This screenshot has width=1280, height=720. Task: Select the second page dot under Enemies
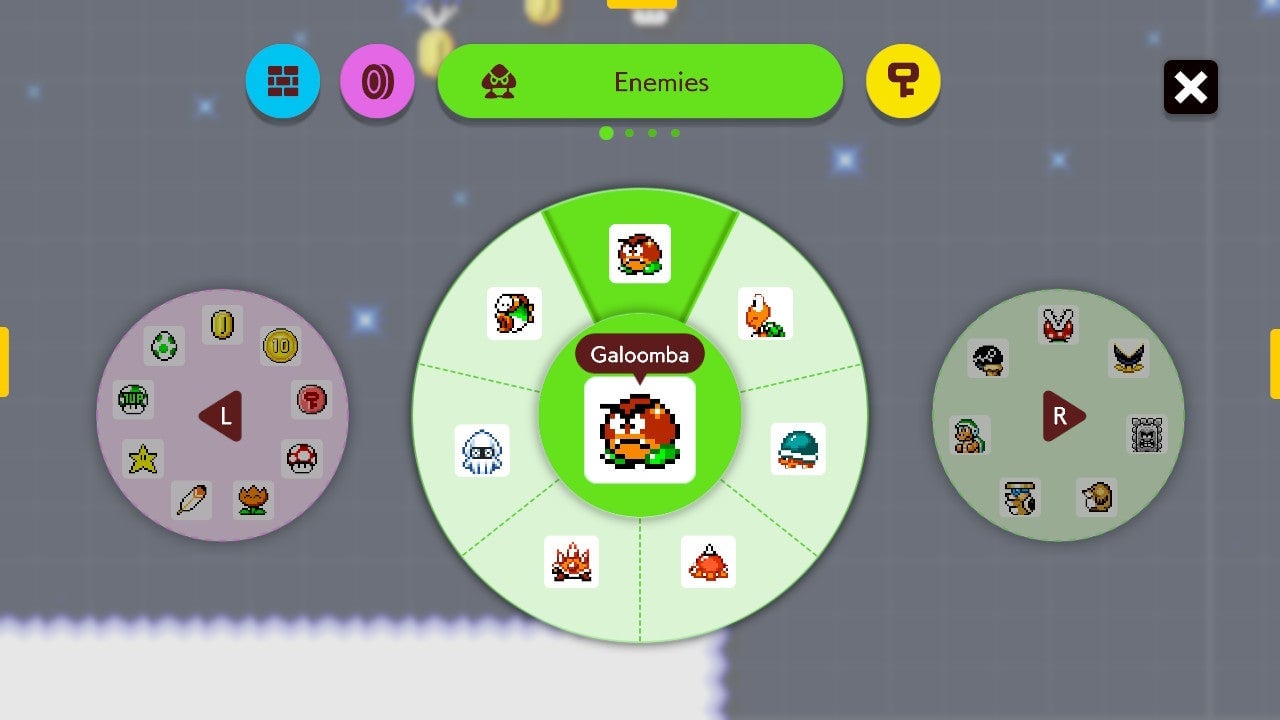coord(629,132)
